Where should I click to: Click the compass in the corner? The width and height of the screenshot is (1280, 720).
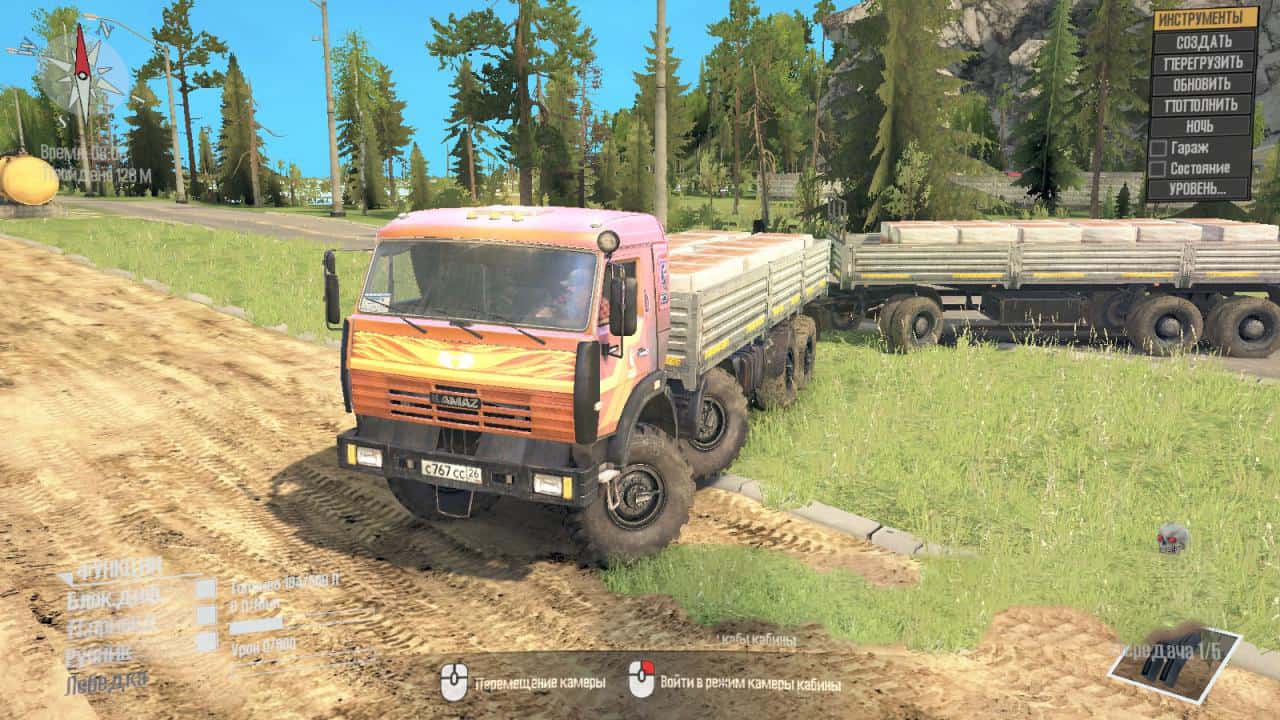click(x=82, y=72)
